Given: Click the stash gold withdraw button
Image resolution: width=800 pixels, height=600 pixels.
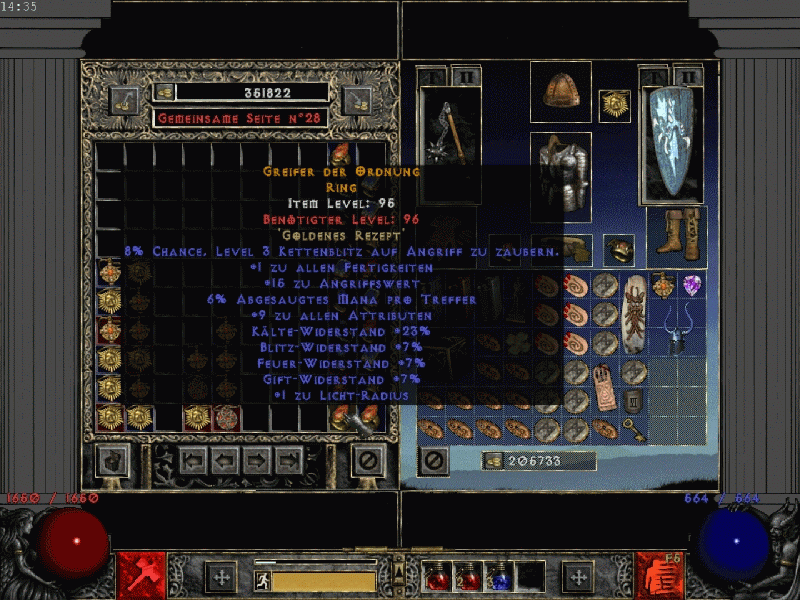Looking at the screenshot, I should pos(164,92).
